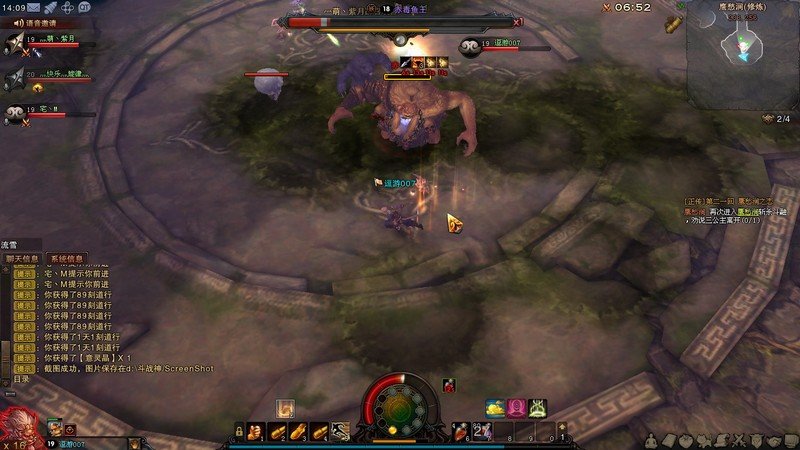Switch to the system messages (系统信息) tab
This screenshot has height=450, width=800.
pos(66,258)
